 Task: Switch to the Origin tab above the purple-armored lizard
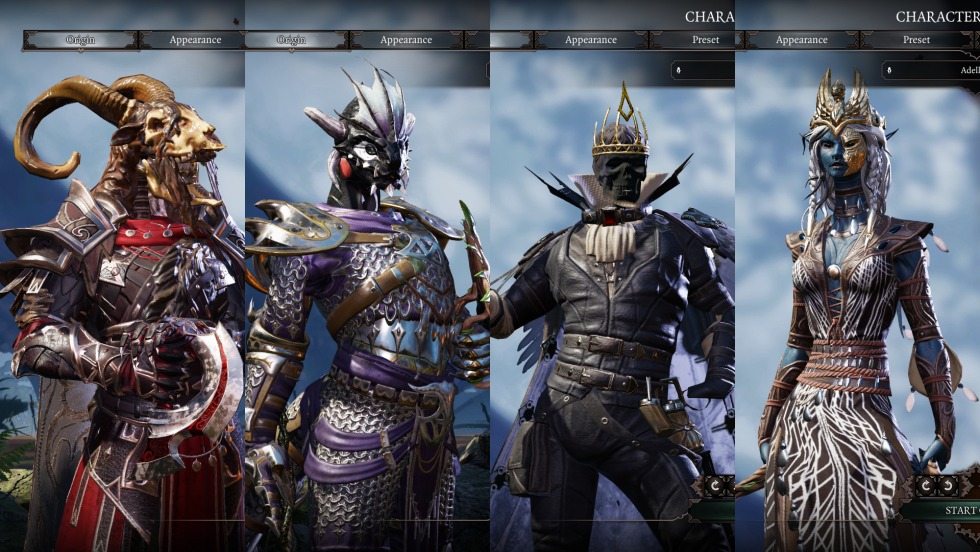(291, 40)
